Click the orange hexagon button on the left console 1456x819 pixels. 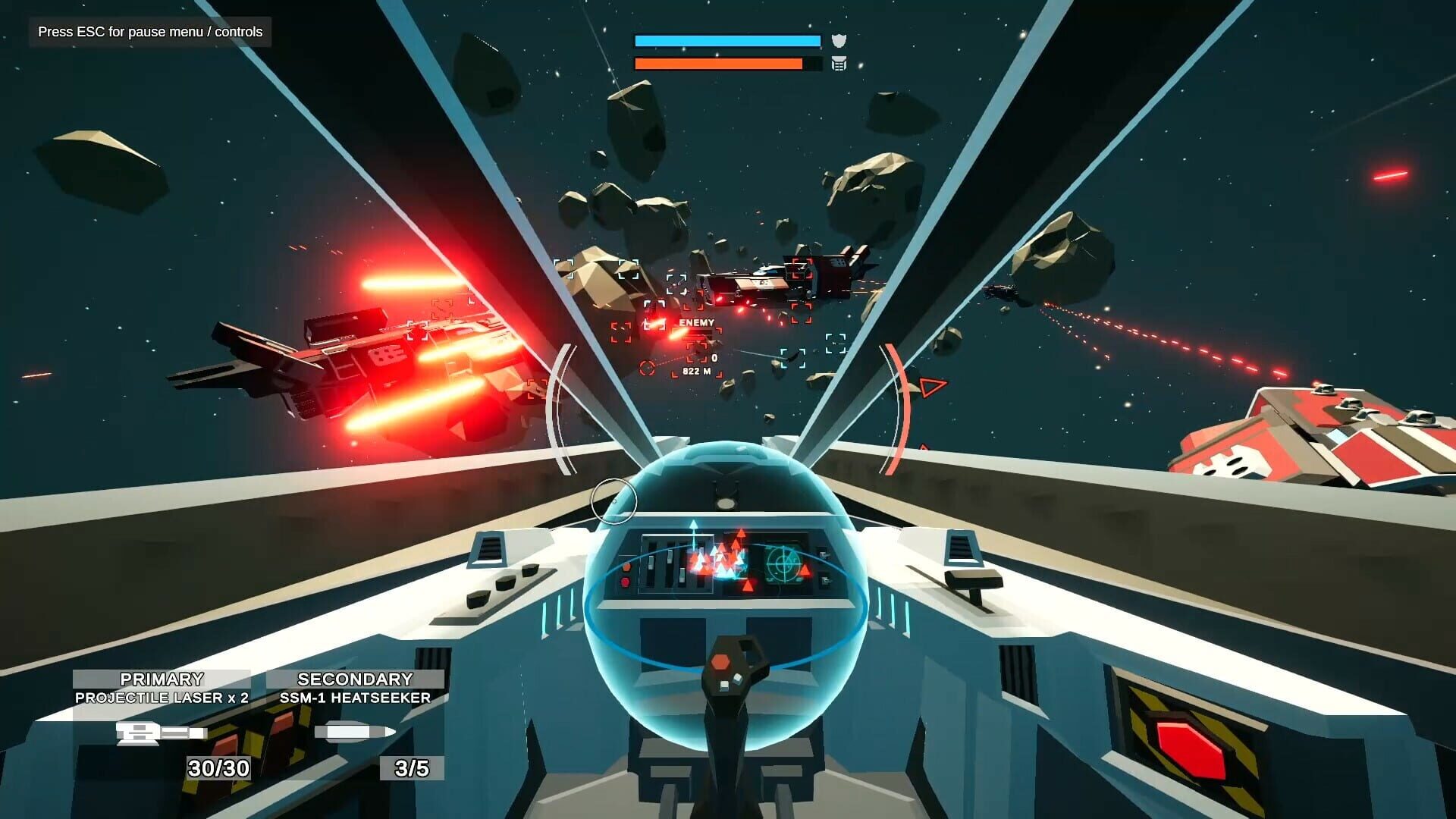coord(627,567)
